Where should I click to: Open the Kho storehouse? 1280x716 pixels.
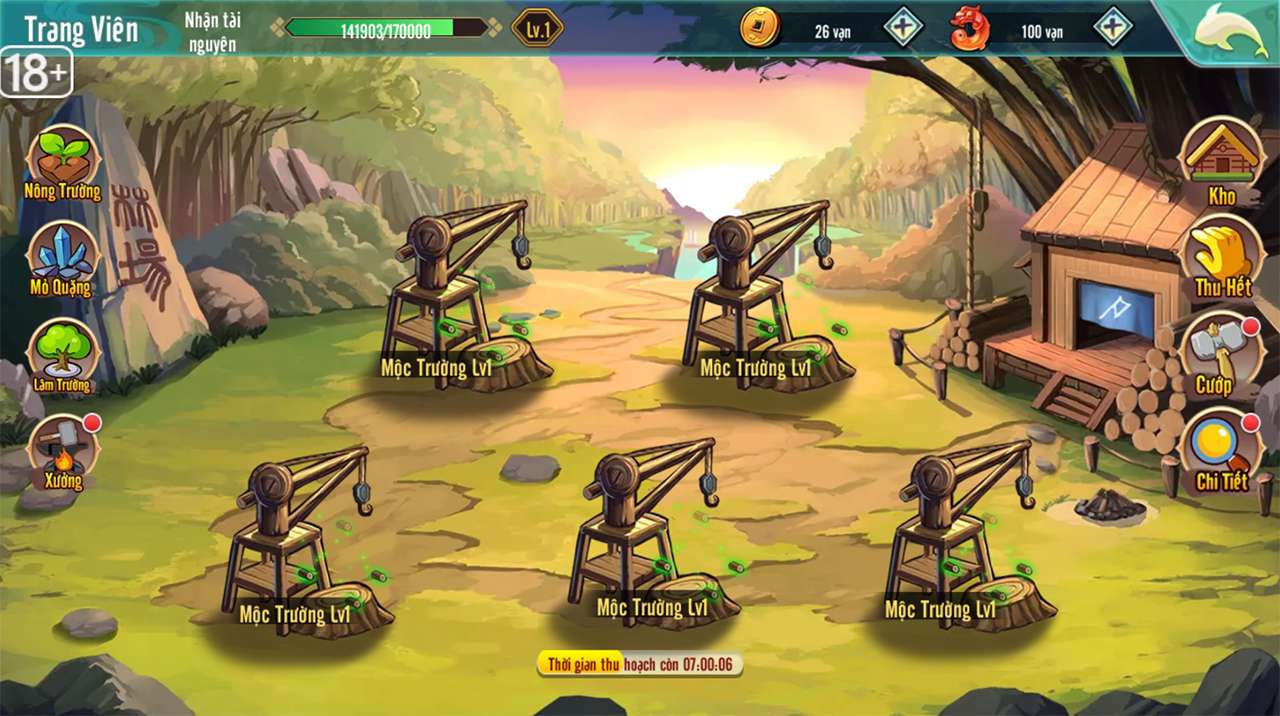(1220, 158)
